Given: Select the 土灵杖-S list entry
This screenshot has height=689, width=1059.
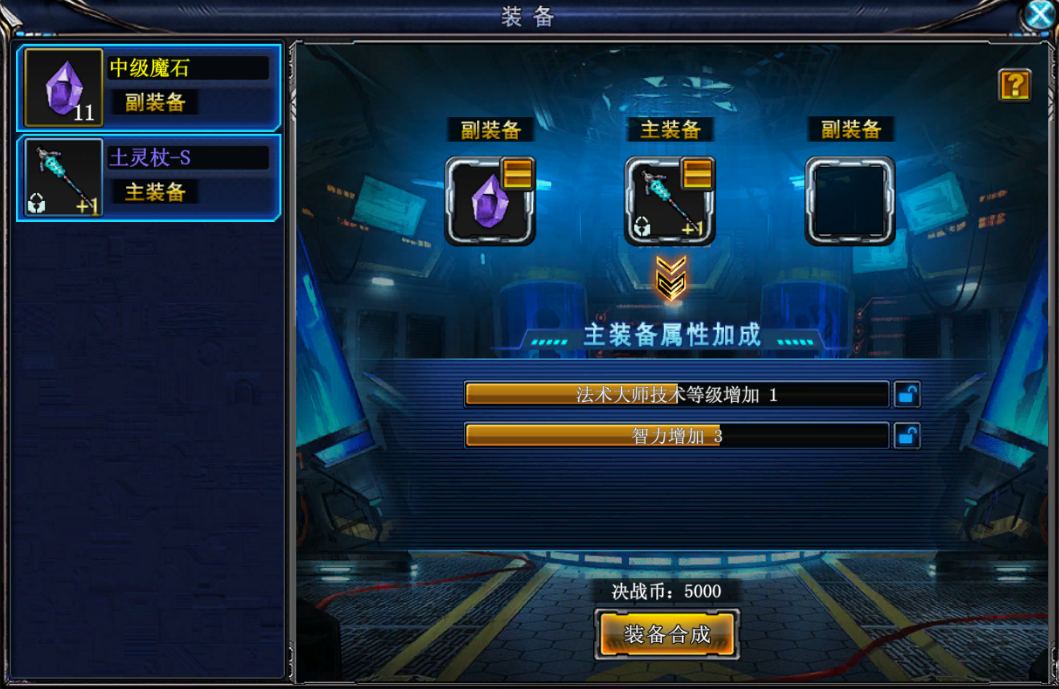Looking at the screenshot, I should (x=148, y=177).
